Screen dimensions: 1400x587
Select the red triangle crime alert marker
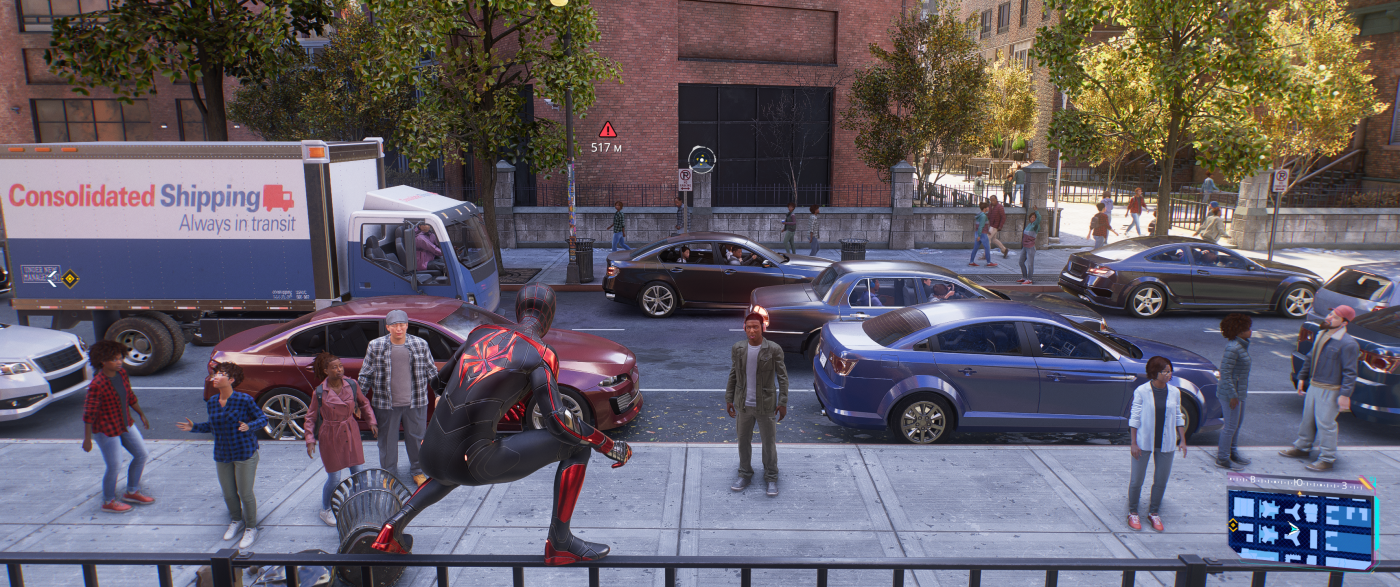pos(607,129)
